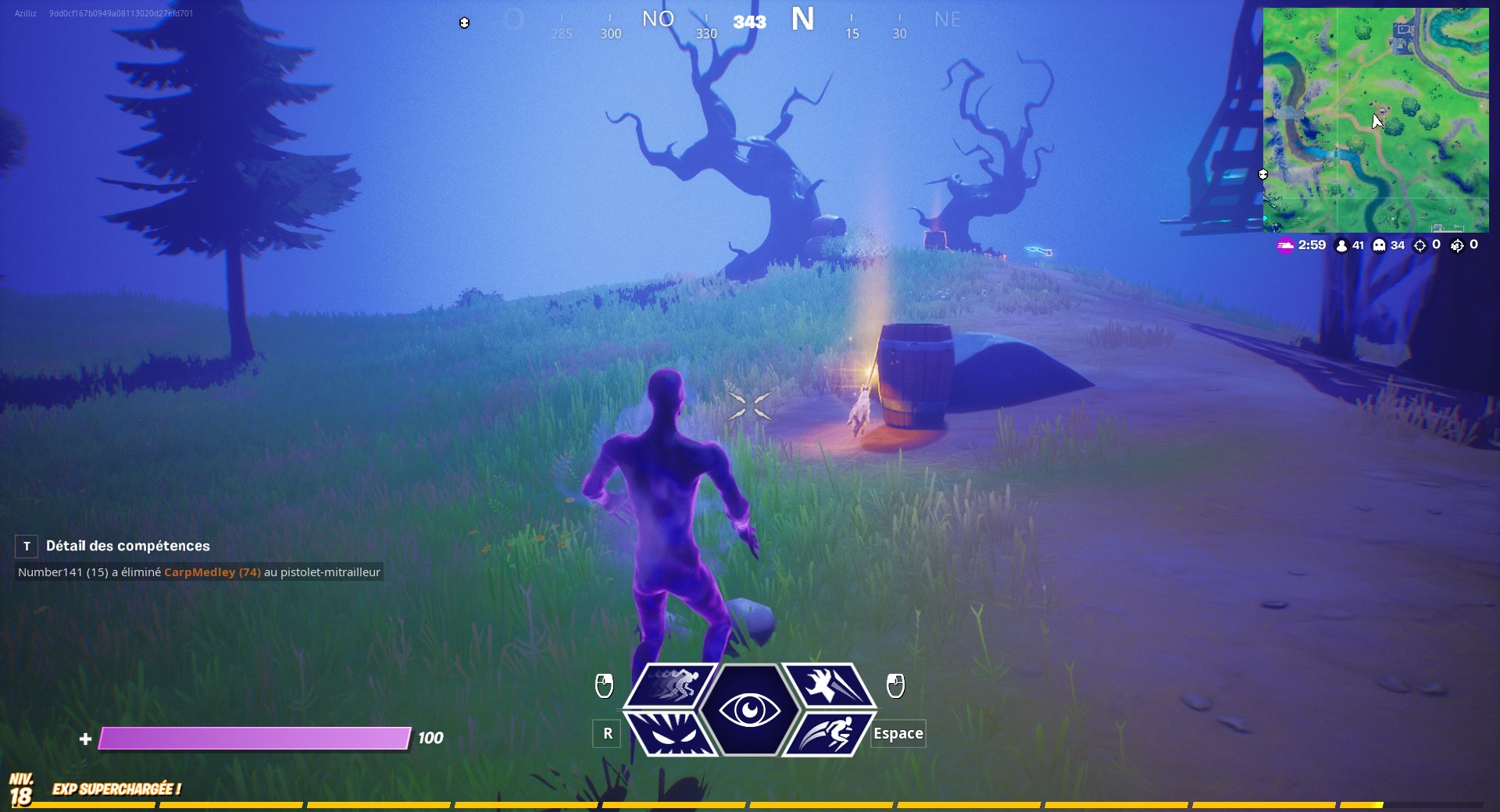Click the pink storm timer cloud icon

1284,245
